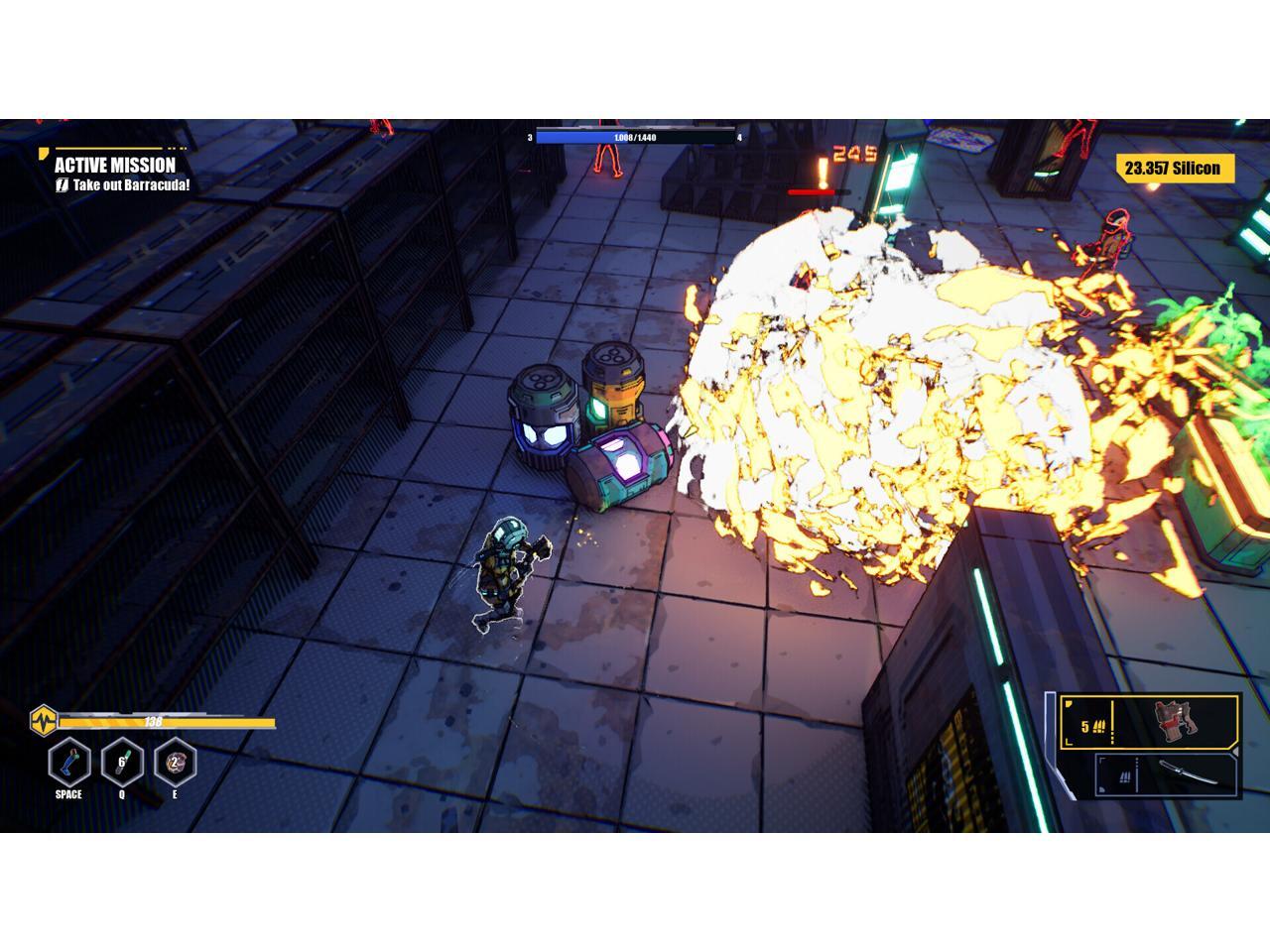Click the Active Mission objective tracker
1270x952 pixels.
[x=116, y=173]
